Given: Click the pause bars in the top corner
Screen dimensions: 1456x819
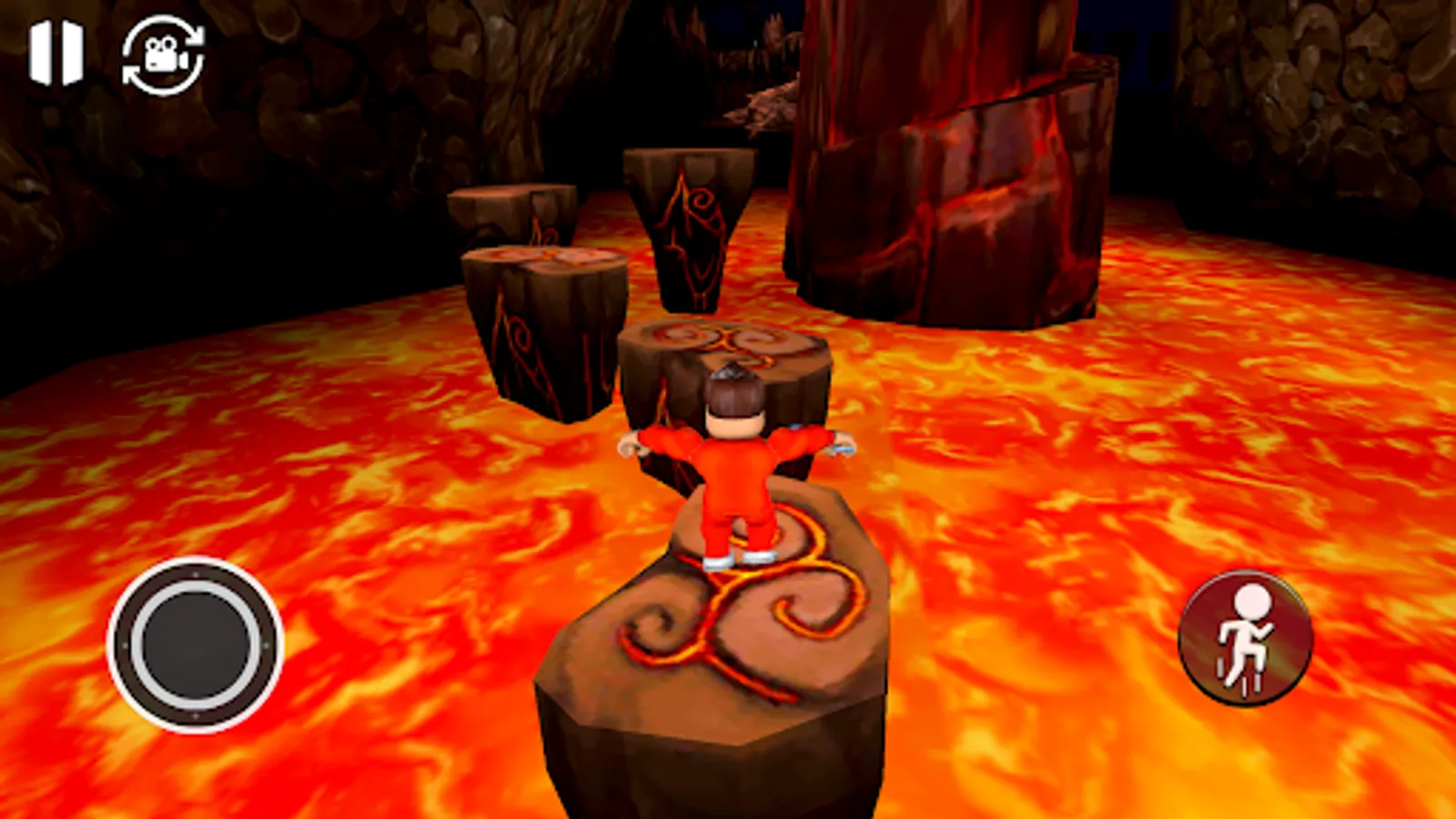Looking at the screenshot, I should [x=56, y=50].
